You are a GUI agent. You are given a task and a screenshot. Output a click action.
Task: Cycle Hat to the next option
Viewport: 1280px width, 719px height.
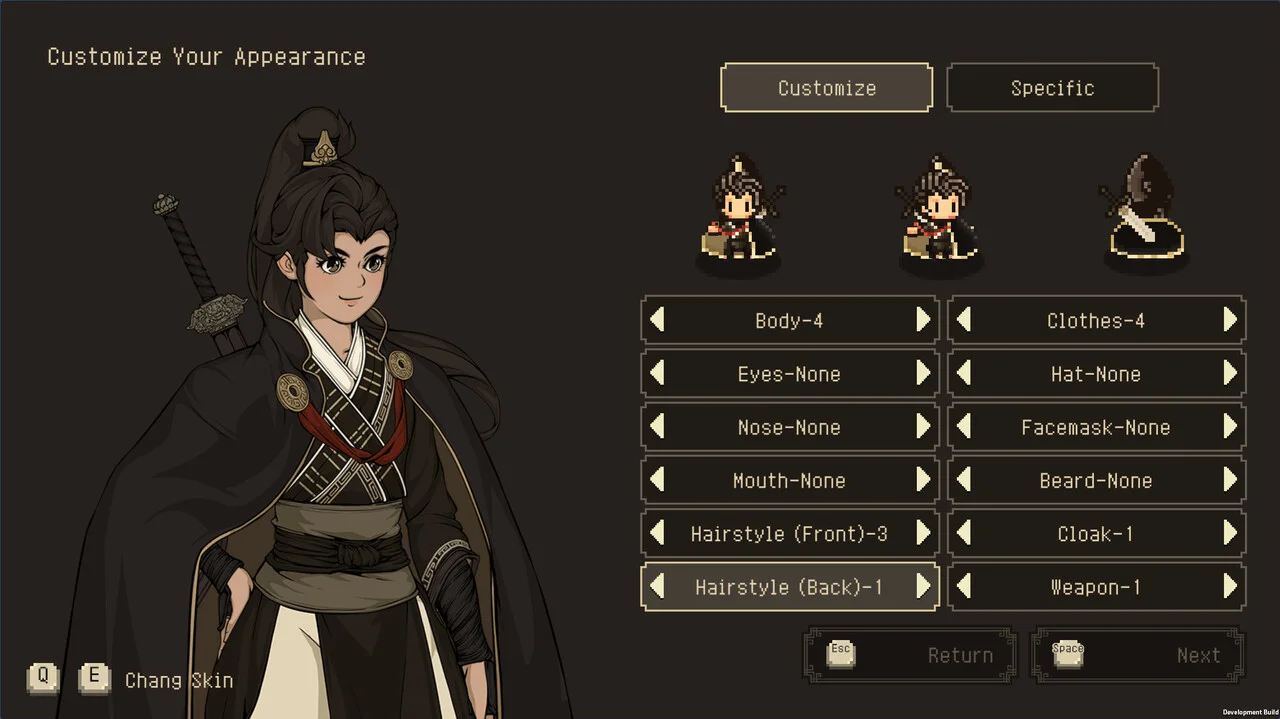click(1230, 374)
